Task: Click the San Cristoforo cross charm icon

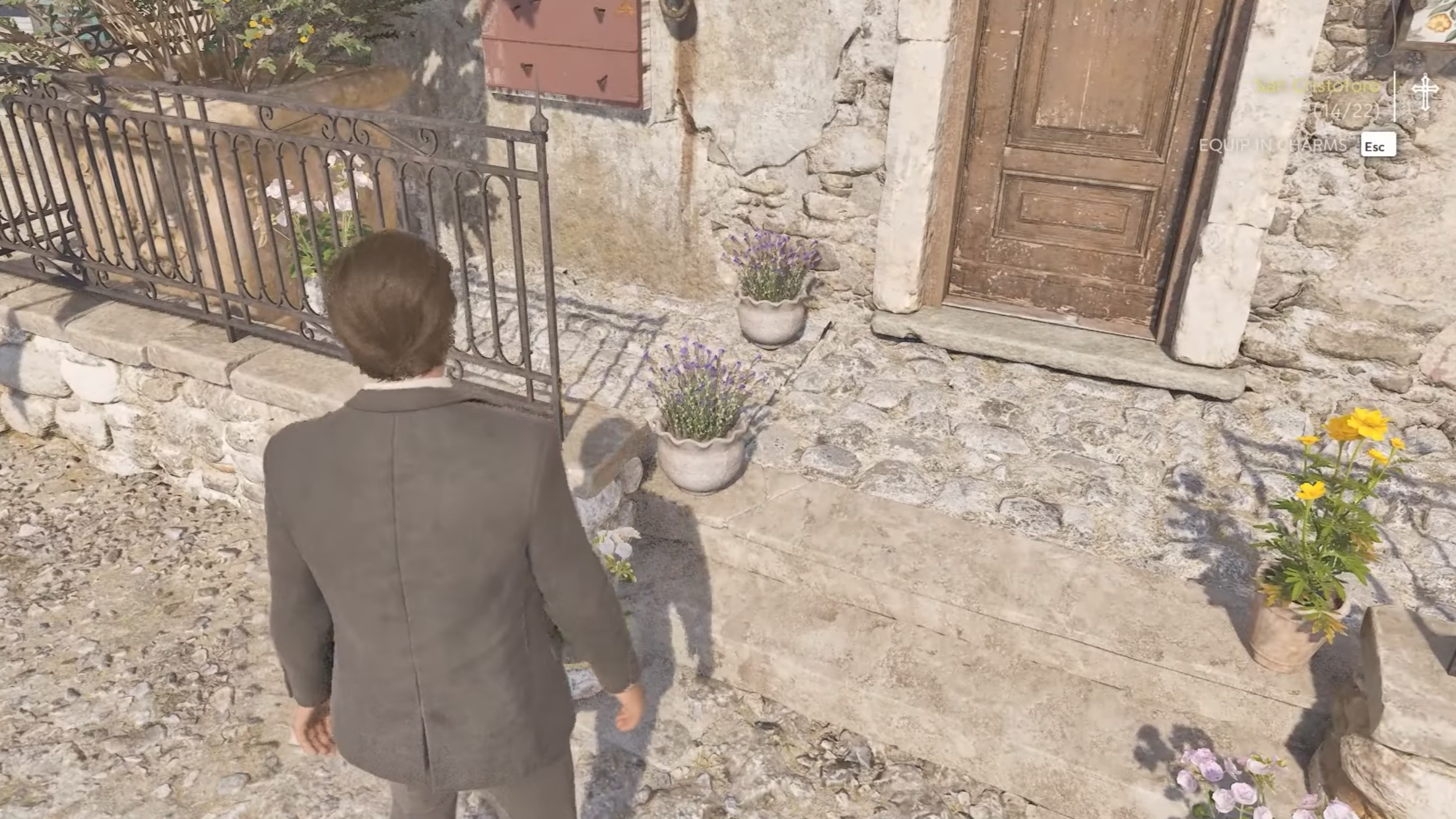Action: (1425, 92)
